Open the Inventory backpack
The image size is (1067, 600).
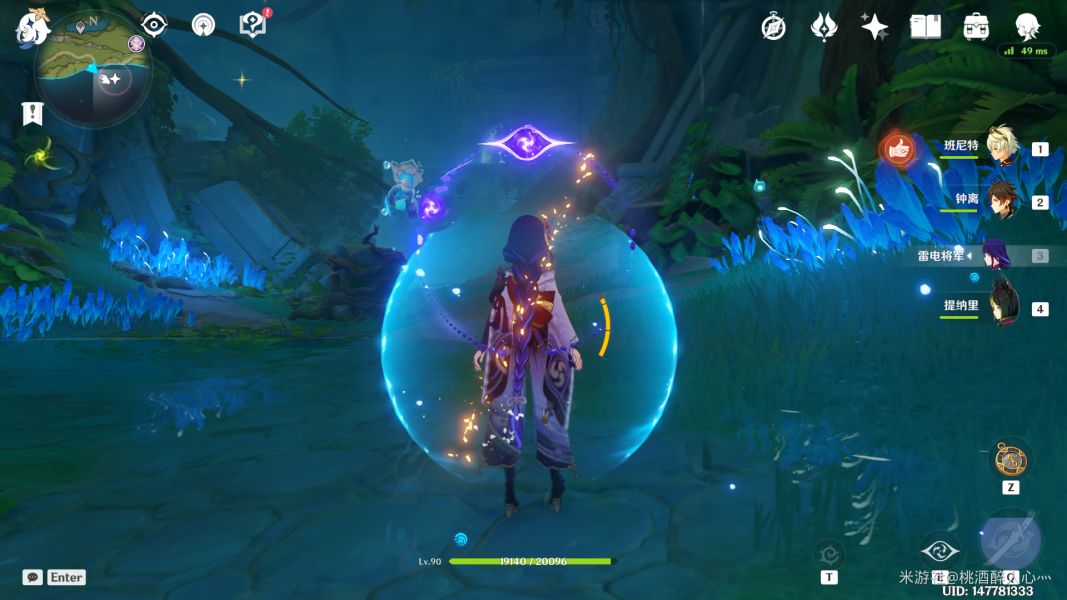coord(977,27)
